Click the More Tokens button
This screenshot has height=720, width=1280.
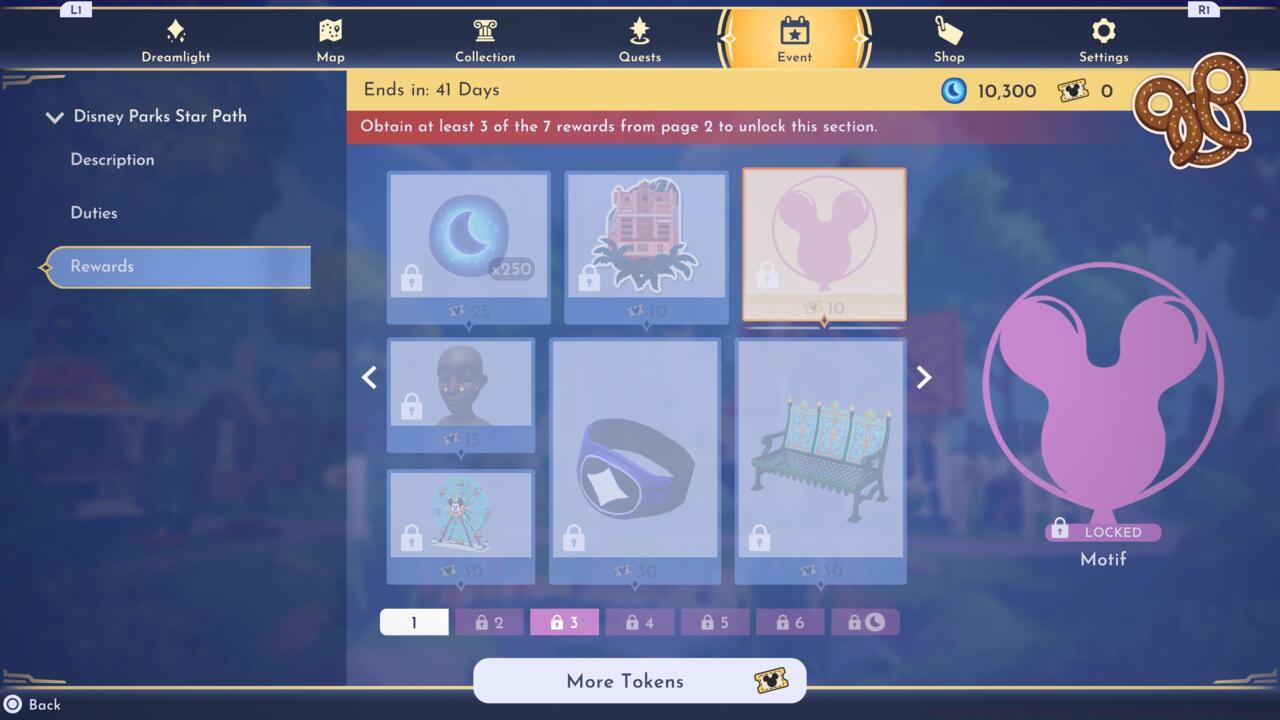tap(639, 681)
